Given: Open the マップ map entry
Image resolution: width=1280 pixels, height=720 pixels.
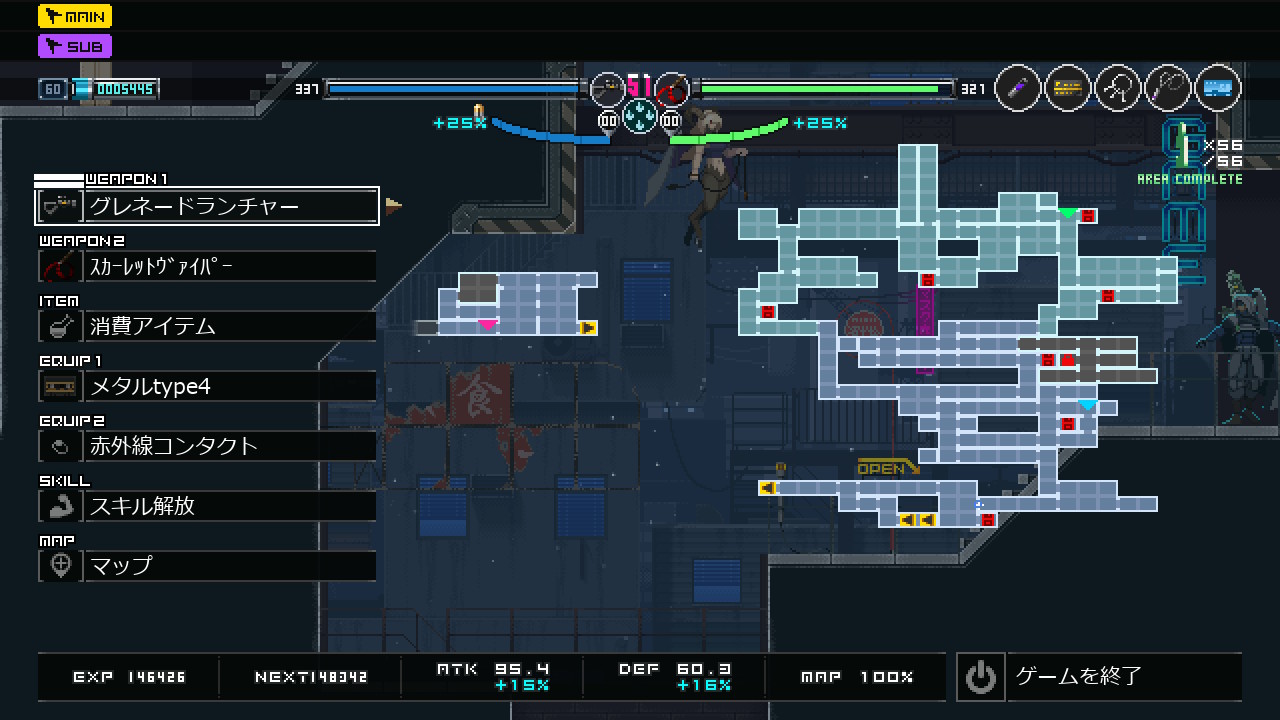Looking at the screenshot, I should [x=207, y=565].
